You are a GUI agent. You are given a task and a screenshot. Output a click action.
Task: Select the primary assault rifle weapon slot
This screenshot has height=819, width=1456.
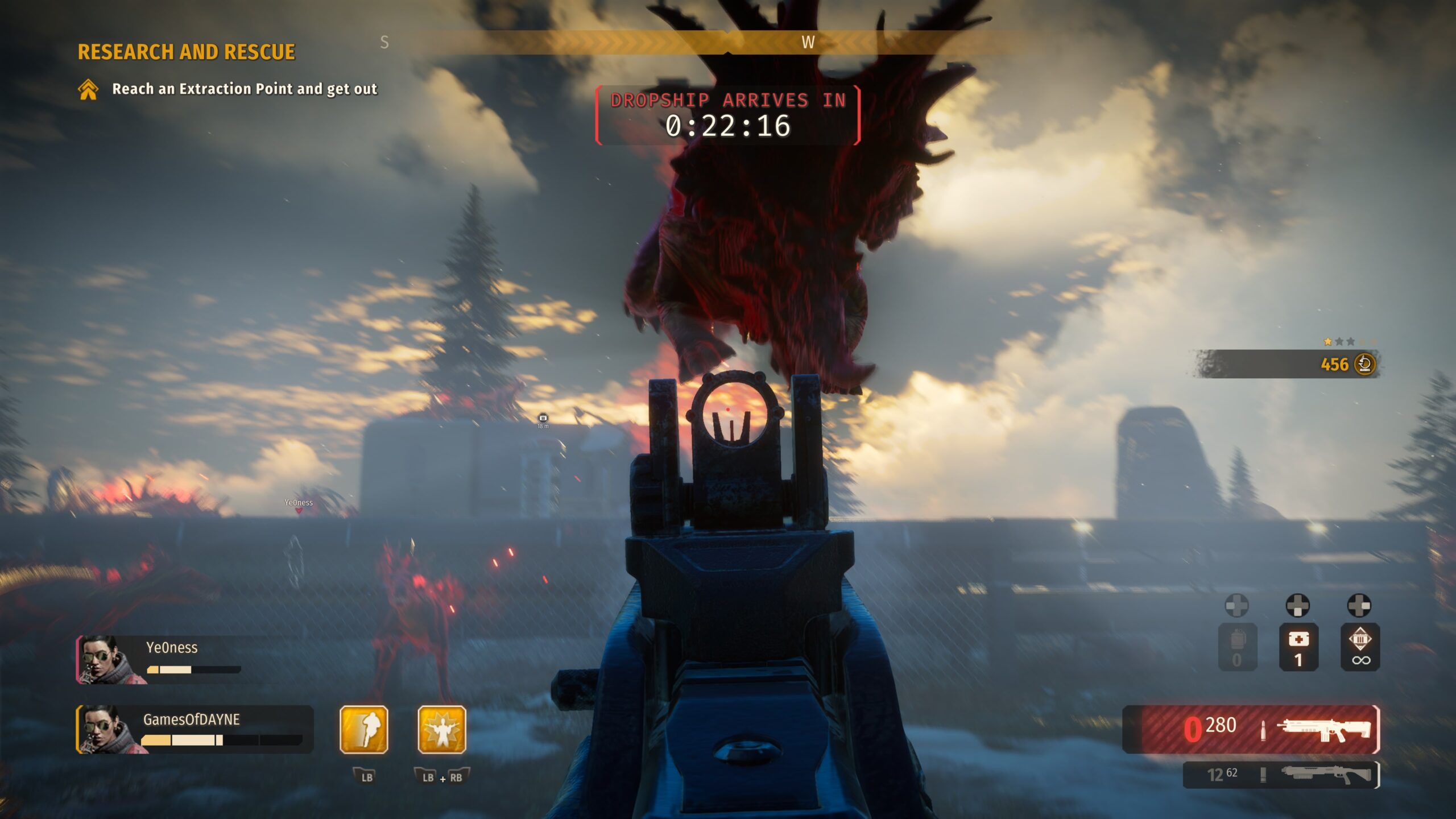pyautogui.click(x=1251, y=729)
